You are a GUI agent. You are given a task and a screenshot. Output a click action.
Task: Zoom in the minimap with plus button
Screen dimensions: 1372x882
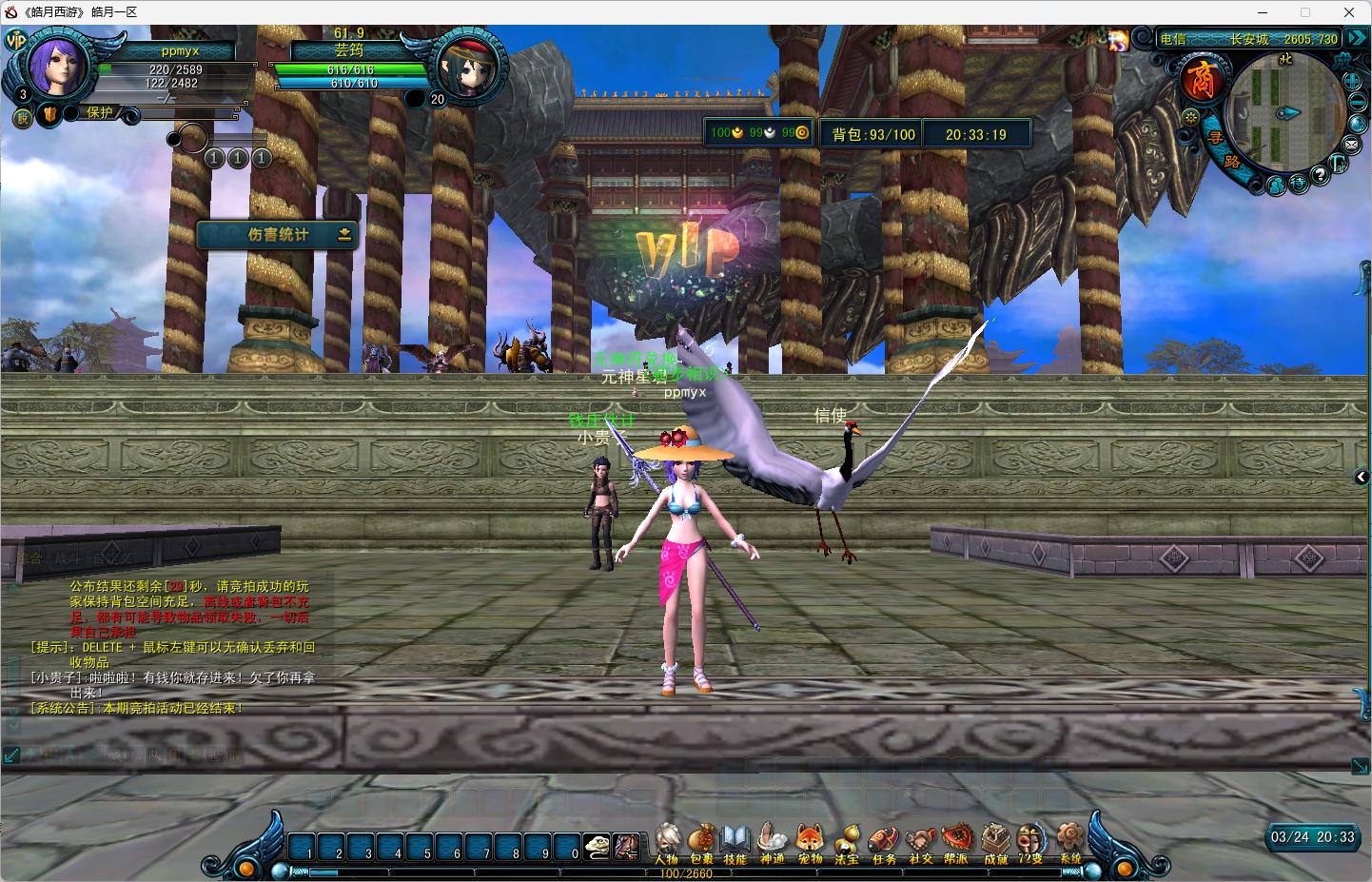[x=1353, y=81]
